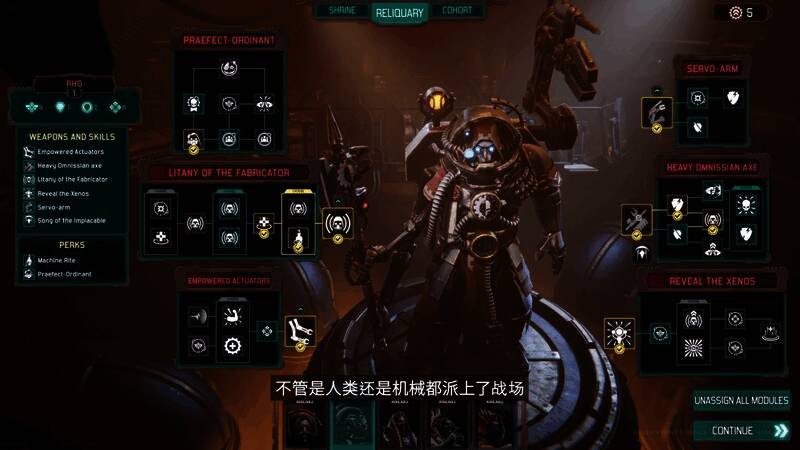This screenshot has height=450, width=800.
Task: Select the wrench arm node in Empowered Actuators
Action: click(x=295, y=329)
